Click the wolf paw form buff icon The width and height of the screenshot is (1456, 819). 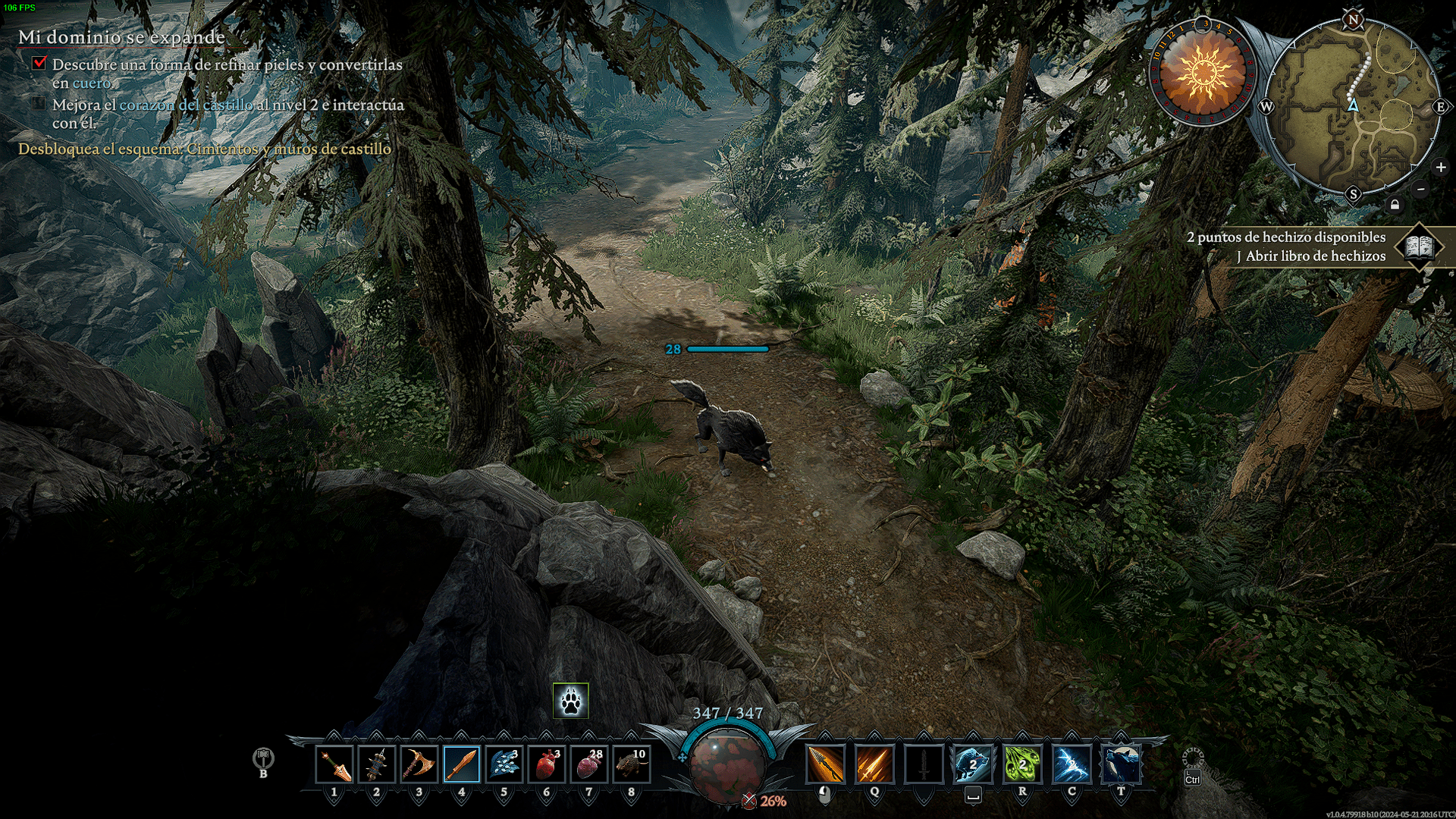click(571, 701)
